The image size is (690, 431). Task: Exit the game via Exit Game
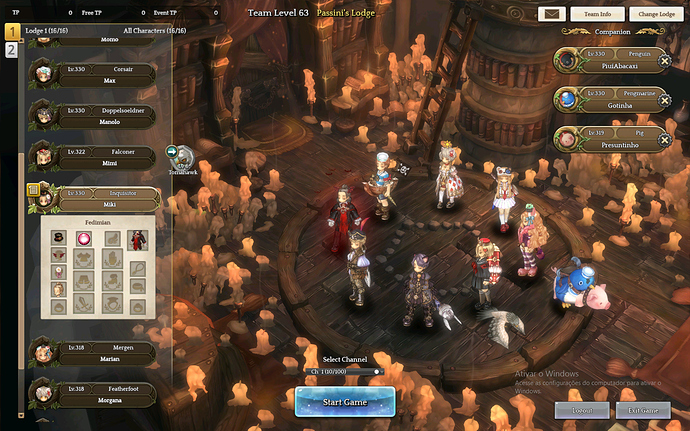click(643, 410)
